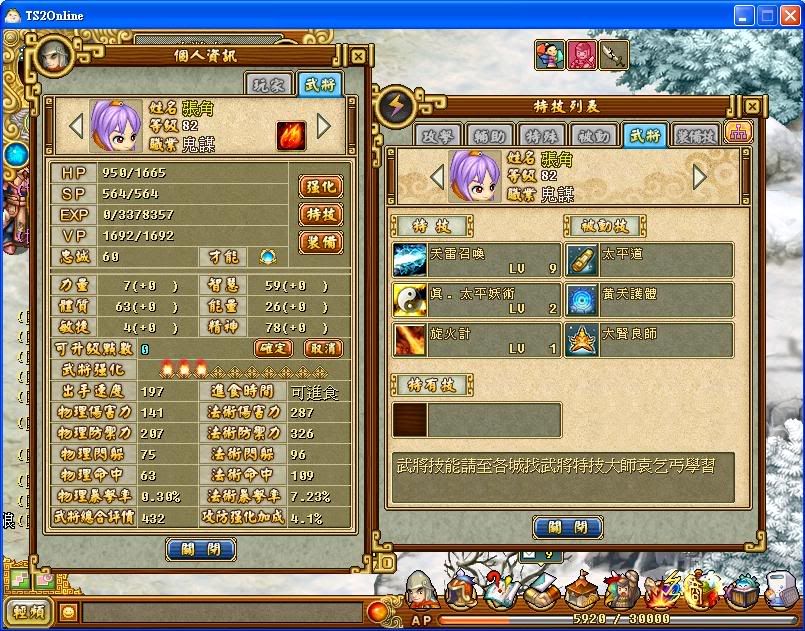Select the 旋火計 fire skill icon

point(409,340)
